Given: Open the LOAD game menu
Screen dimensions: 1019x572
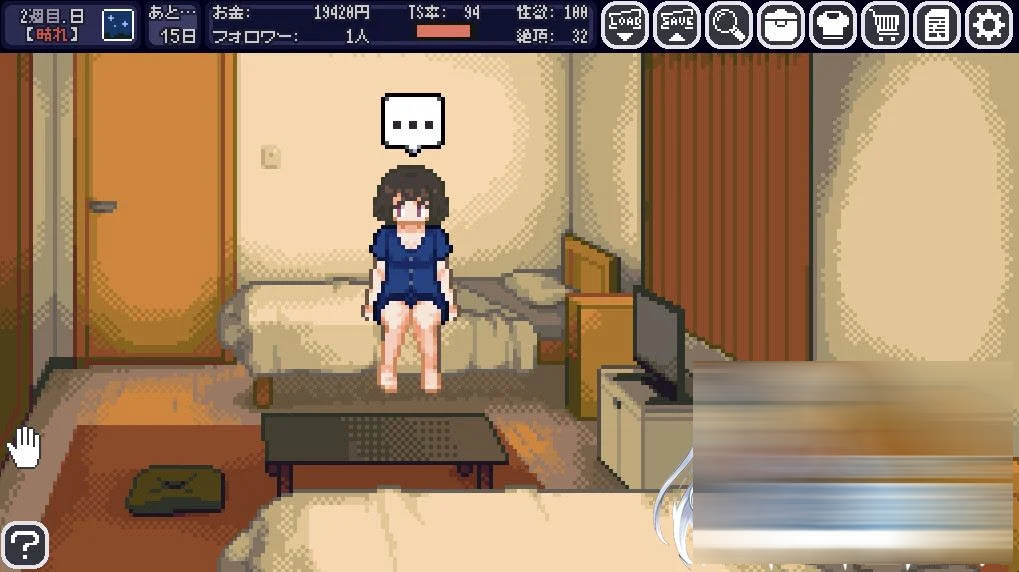Looking at the screenshot, I should (x=625, y=26).
